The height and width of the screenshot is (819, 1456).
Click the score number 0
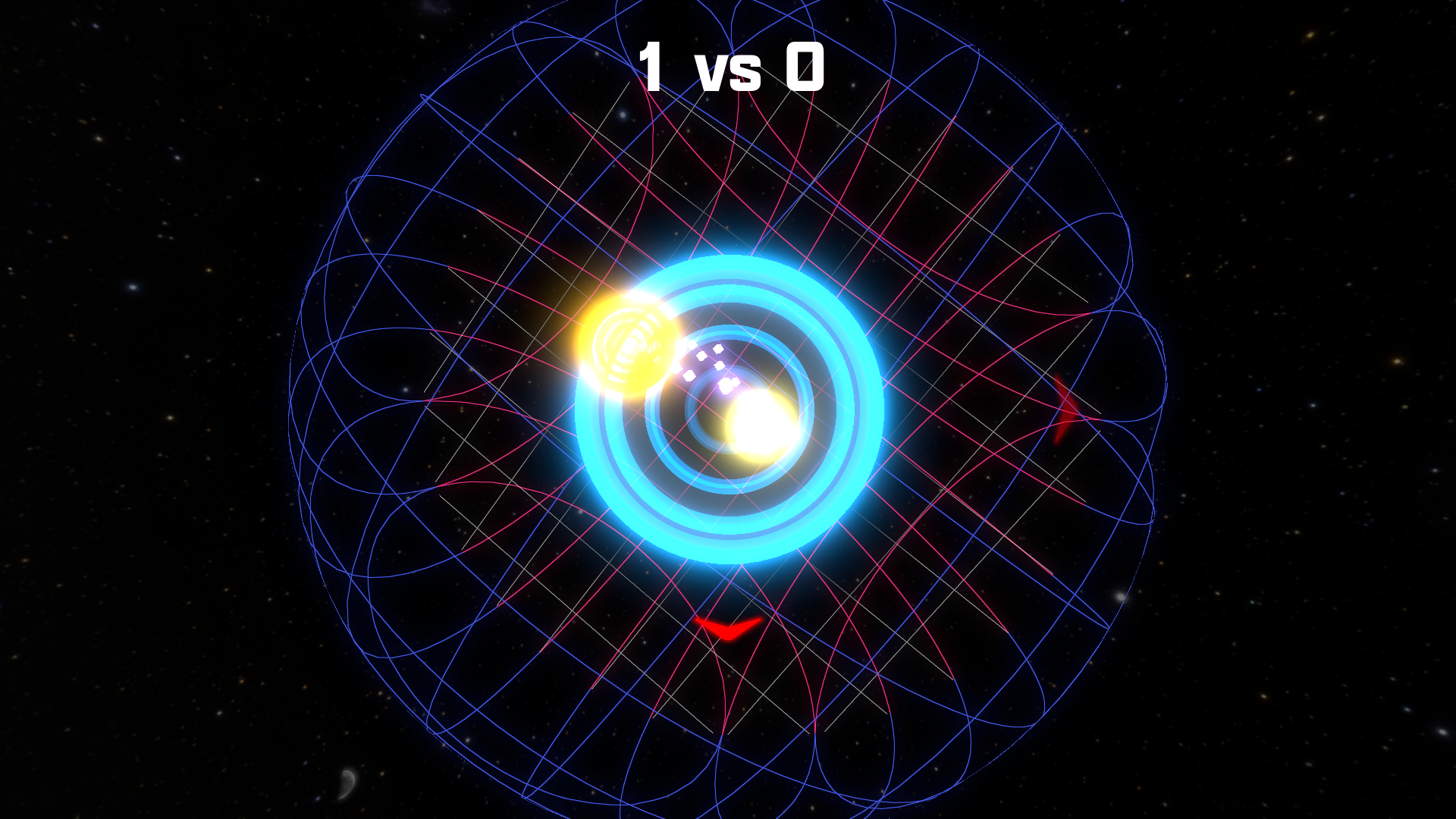point(806,68)
